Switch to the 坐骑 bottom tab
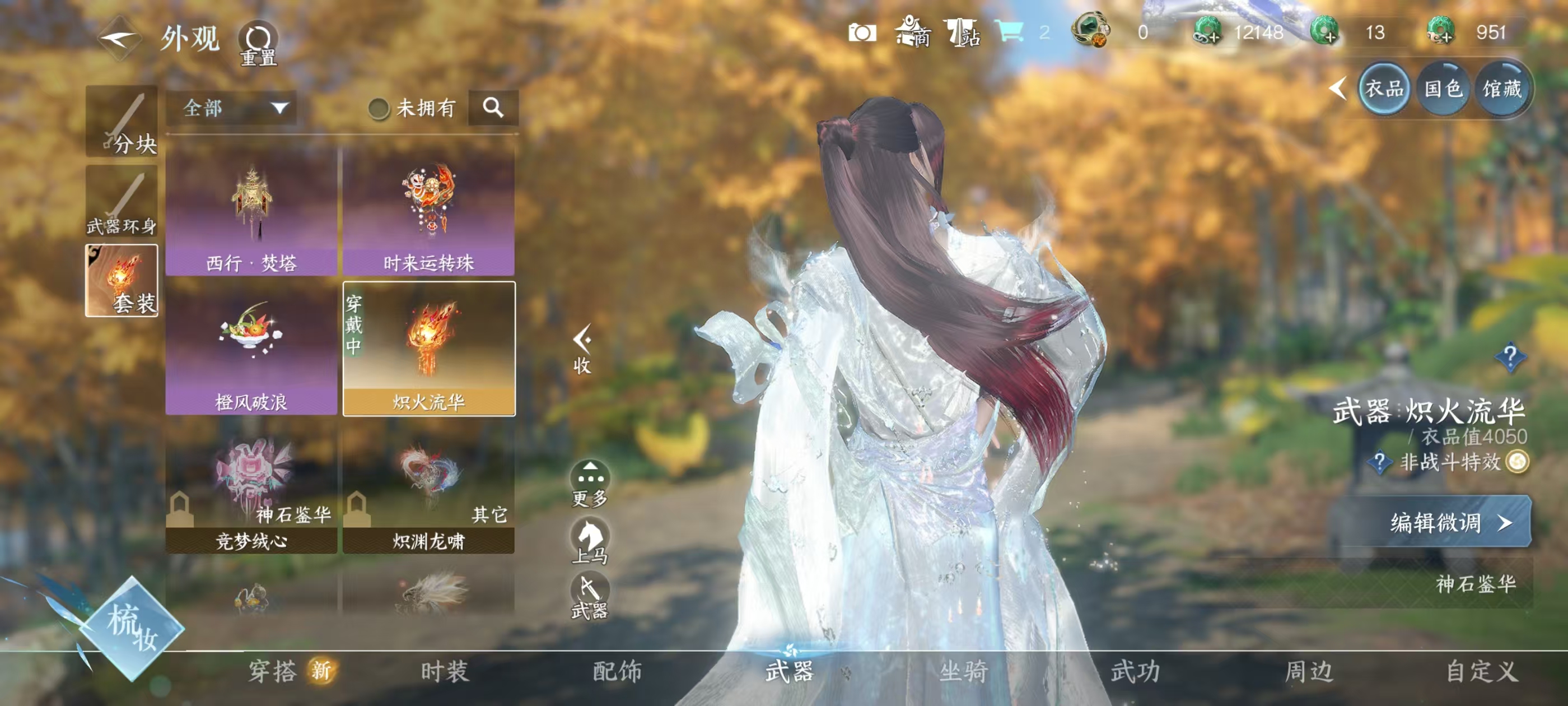1568x706 pixels. click(963, 671)
